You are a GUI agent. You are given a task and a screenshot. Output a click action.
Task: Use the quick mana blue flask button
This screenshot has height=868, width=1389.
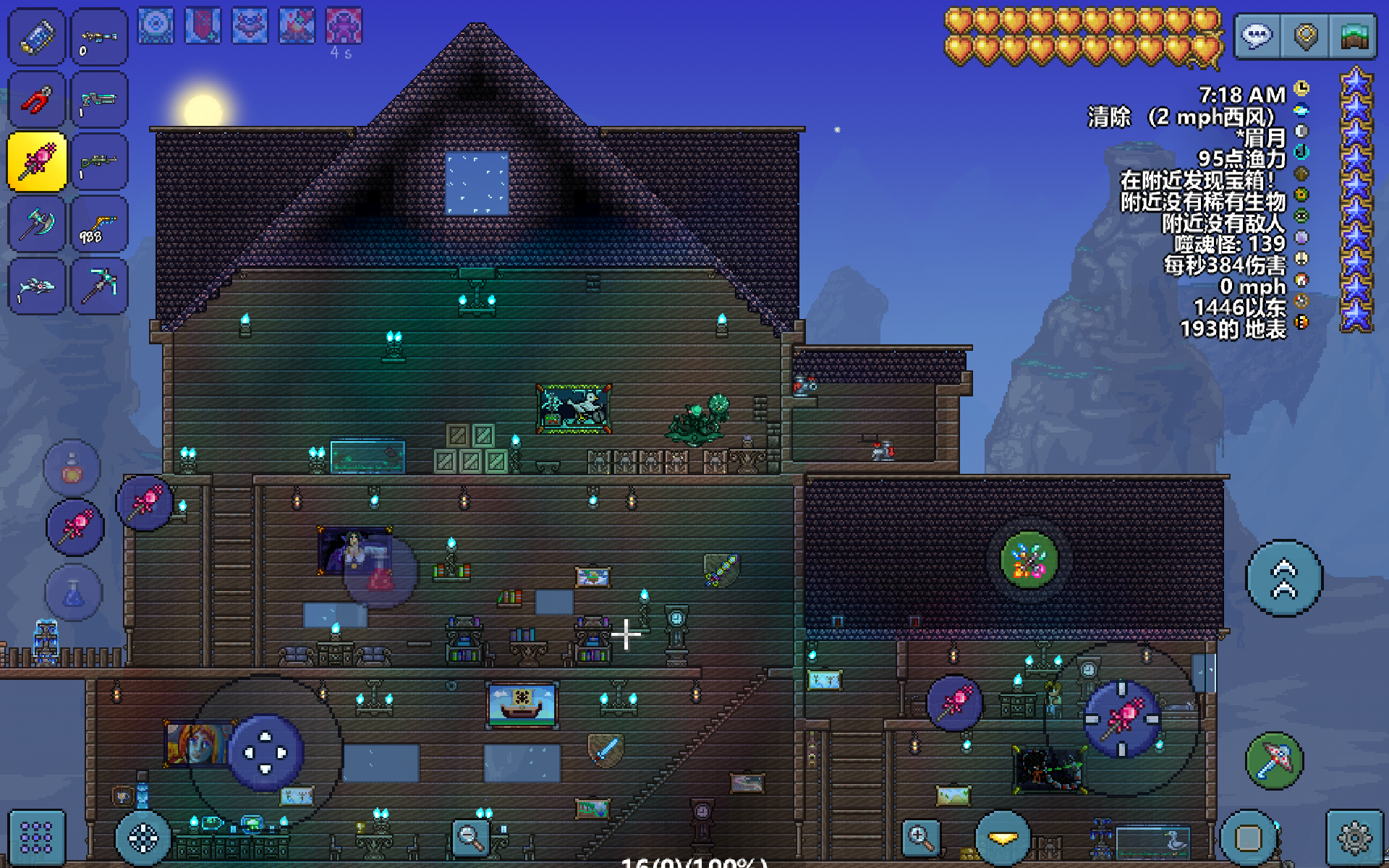coord(74,593)
